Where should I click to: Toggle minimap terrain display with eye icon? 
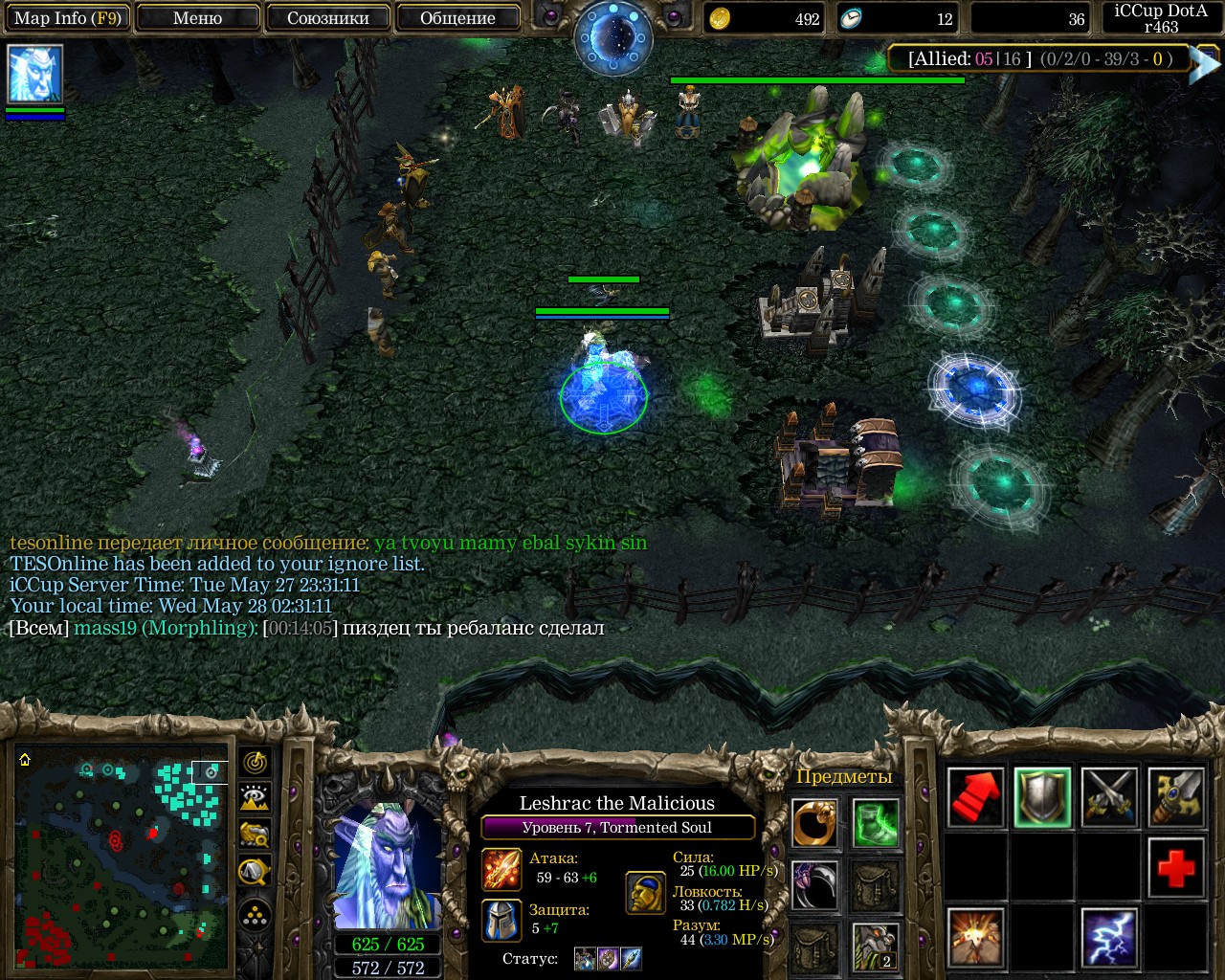(x=256, y=798)
